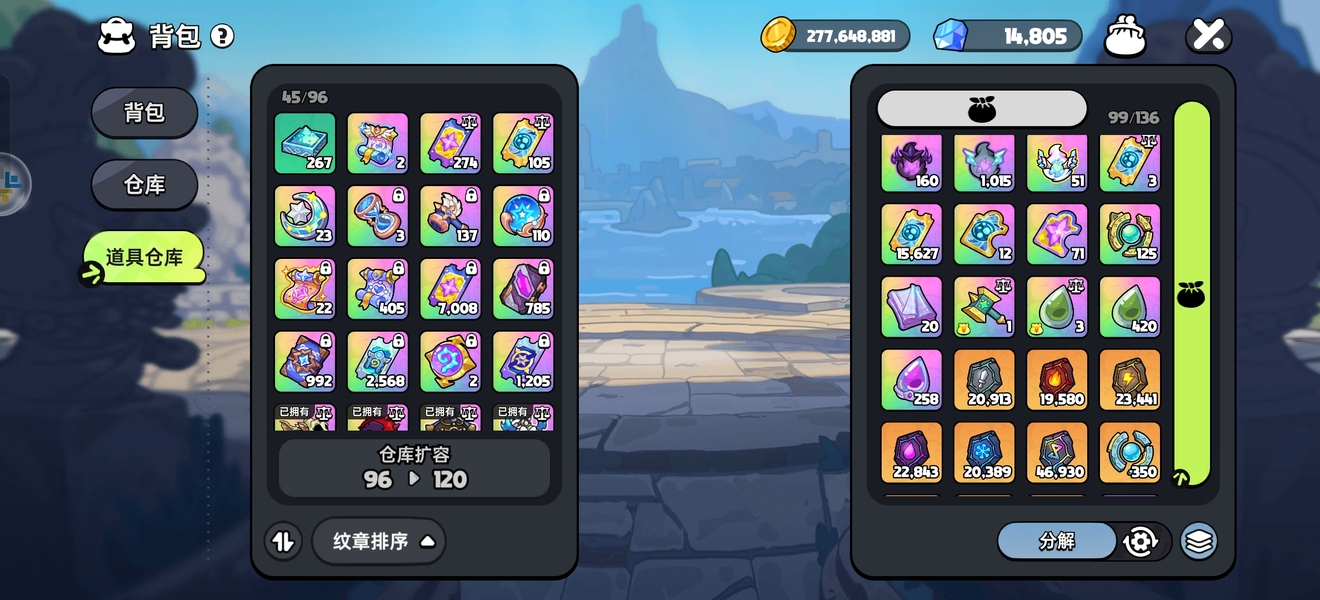This screenshot has width=1320, height=600.
Task: Close the backpack screen with X
Action: 1208,36
